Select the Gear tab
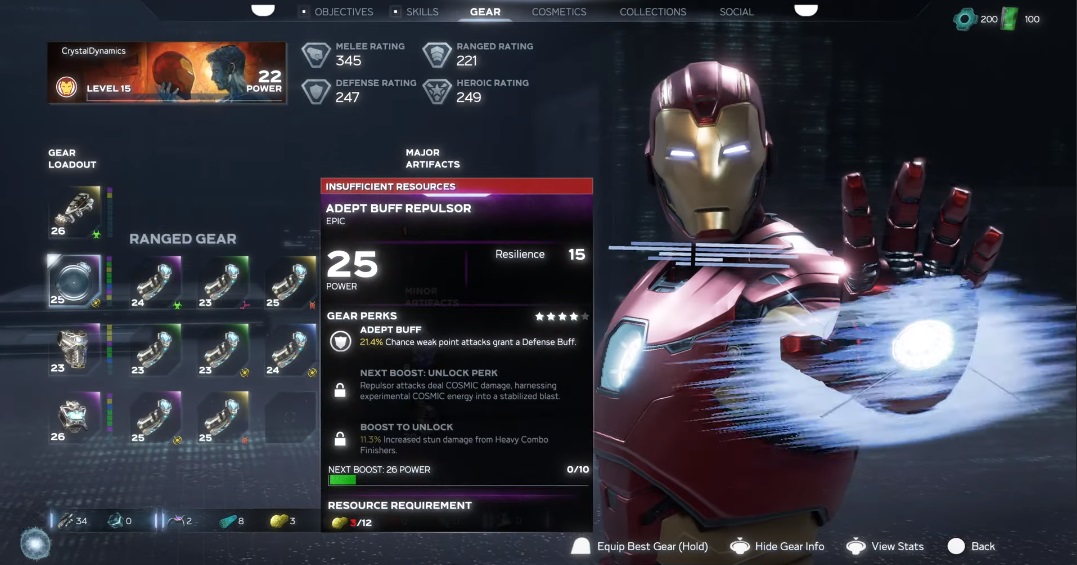 [485, 12]
